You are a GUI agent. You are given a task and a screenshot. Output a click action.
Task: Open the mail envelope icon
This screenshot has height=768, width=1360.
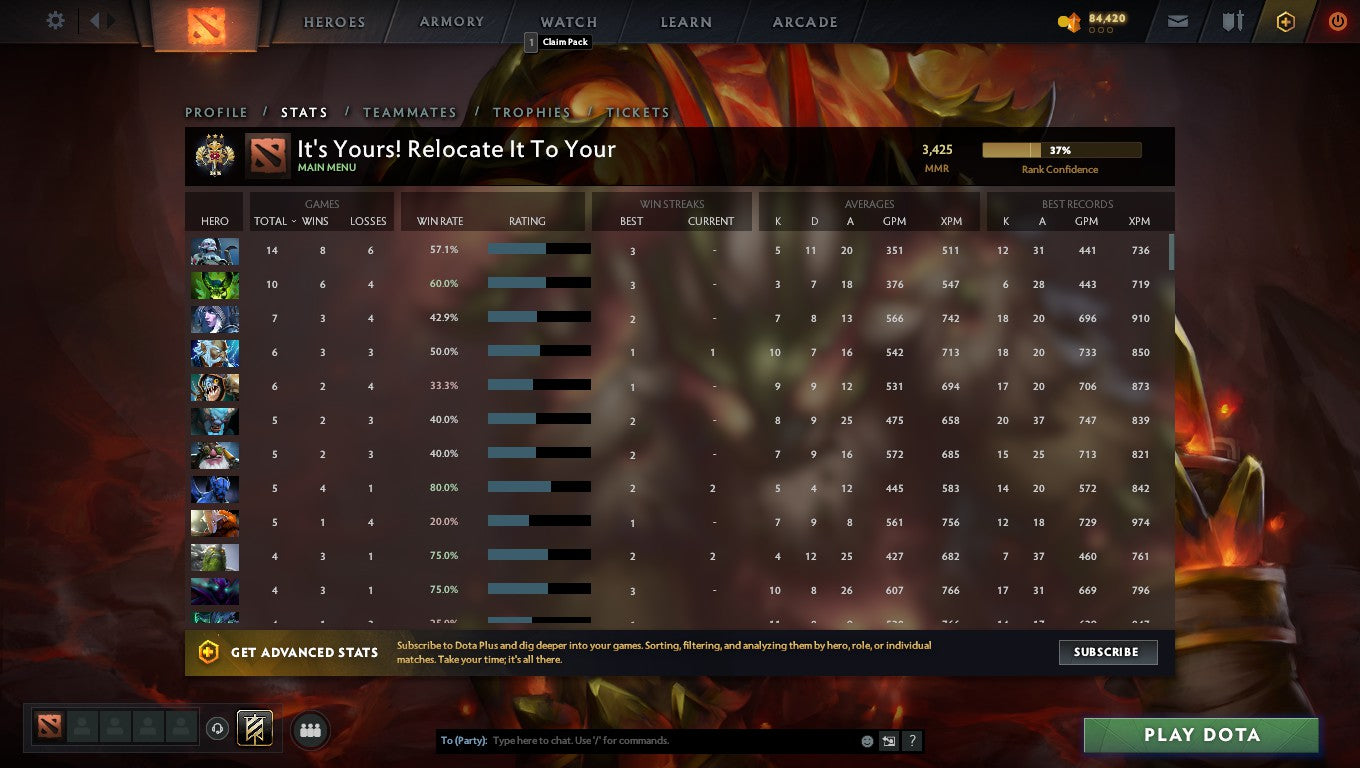coord(1176,20)
